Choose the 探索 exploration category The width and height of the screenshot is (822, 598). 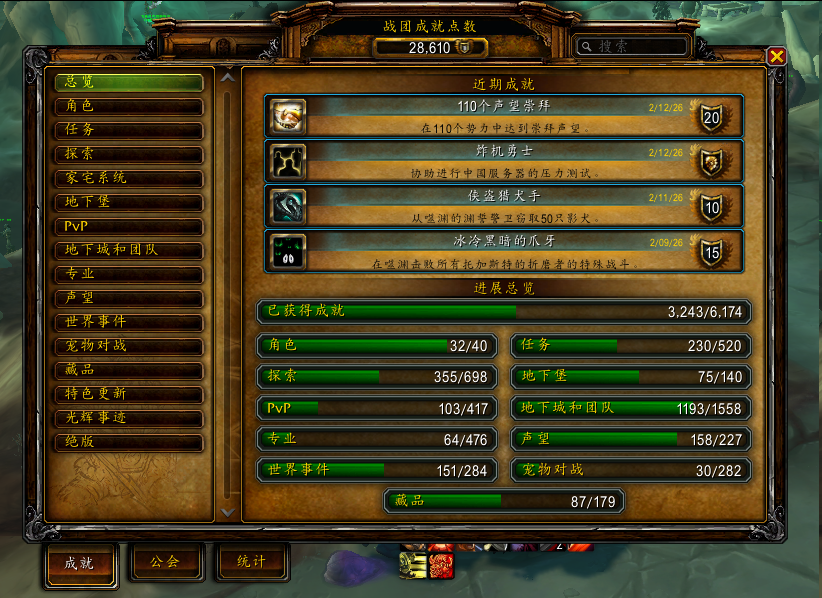coord(129,154)
